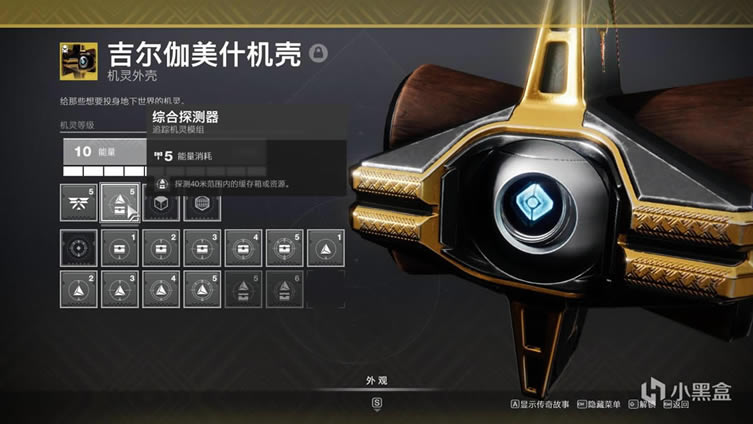The image size is (753, 424).
Task: Select the cube icon mod slot
Action: click(160, 206)
